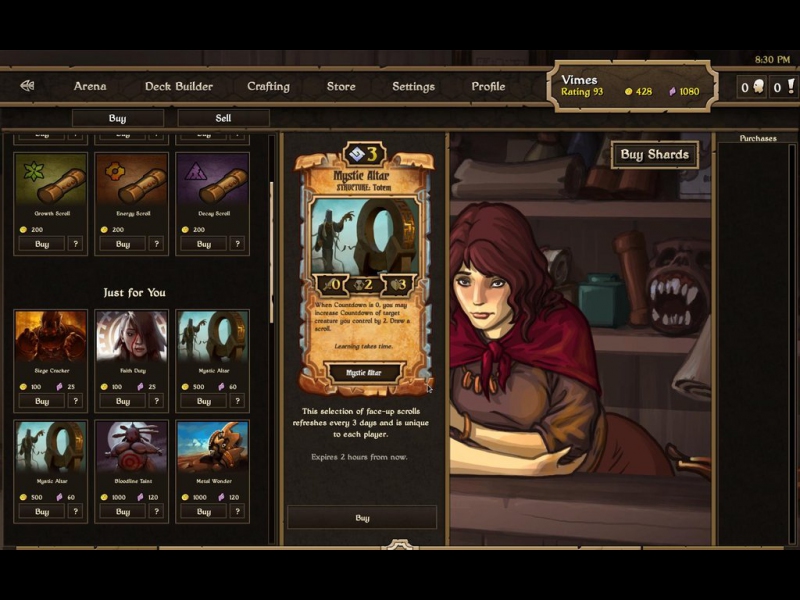Open the Arena menu
Screen dimensions: 800x600
click(90, 86)
